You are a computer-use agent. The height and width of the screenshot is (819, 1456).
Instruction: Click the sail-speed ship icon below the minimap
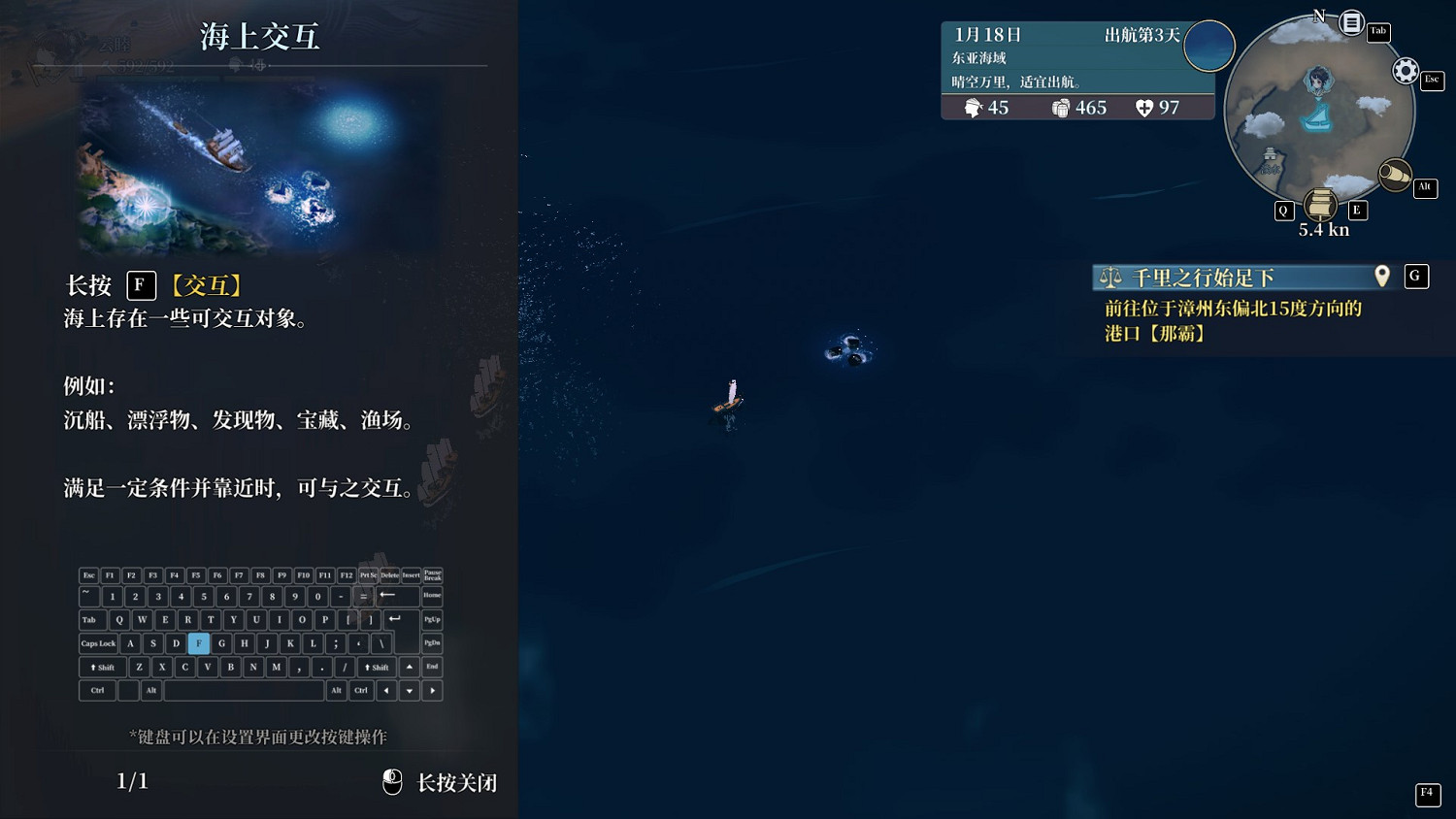pos(1320,205)
